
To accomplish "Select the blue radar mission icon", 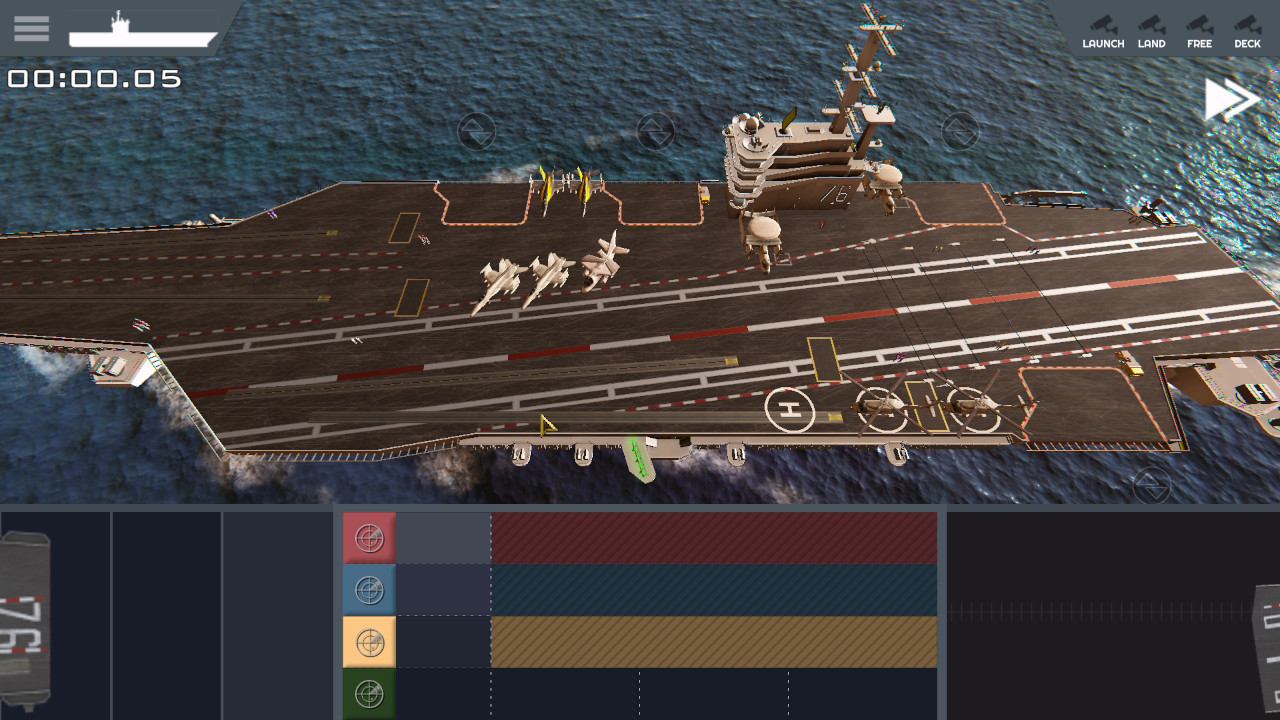I will tap(369, 589).
